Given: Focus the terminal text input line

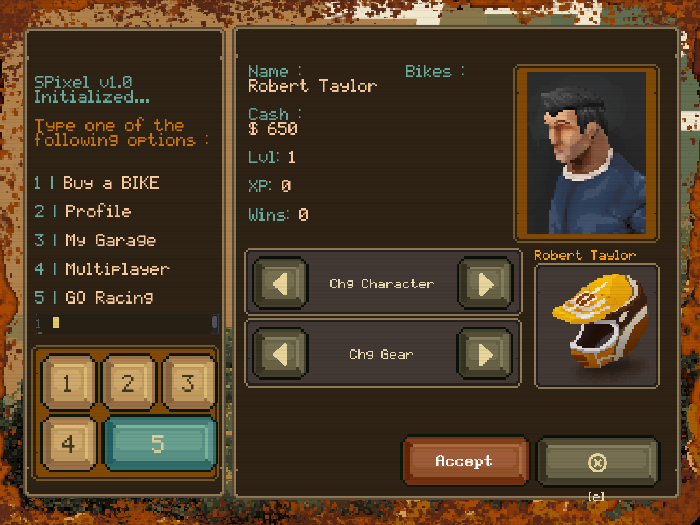Looking at the screenshot, I should click(x=130, y=322).
